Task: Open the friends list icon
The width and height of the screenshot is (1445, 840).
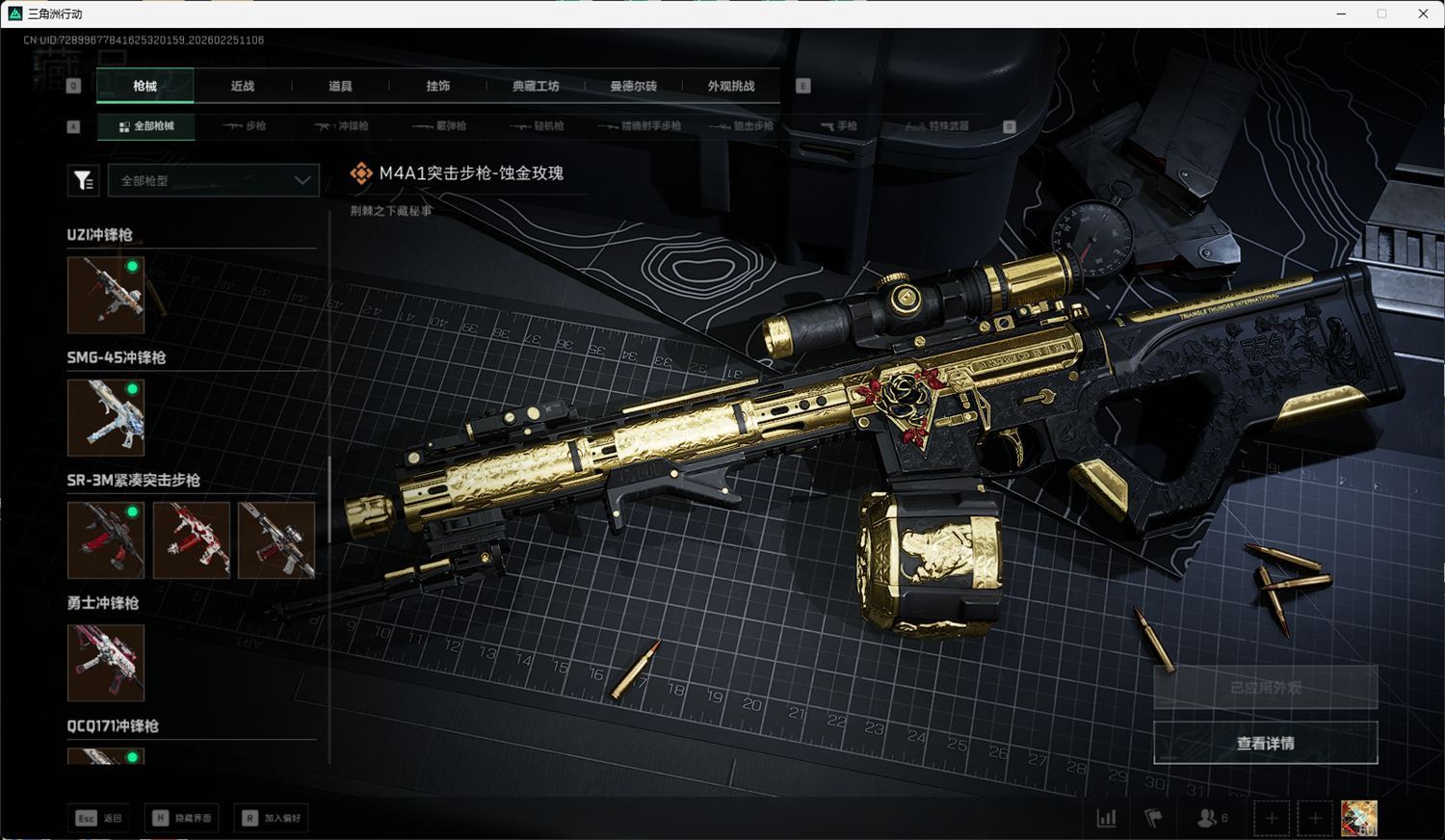Action: tap(1208, 818)
